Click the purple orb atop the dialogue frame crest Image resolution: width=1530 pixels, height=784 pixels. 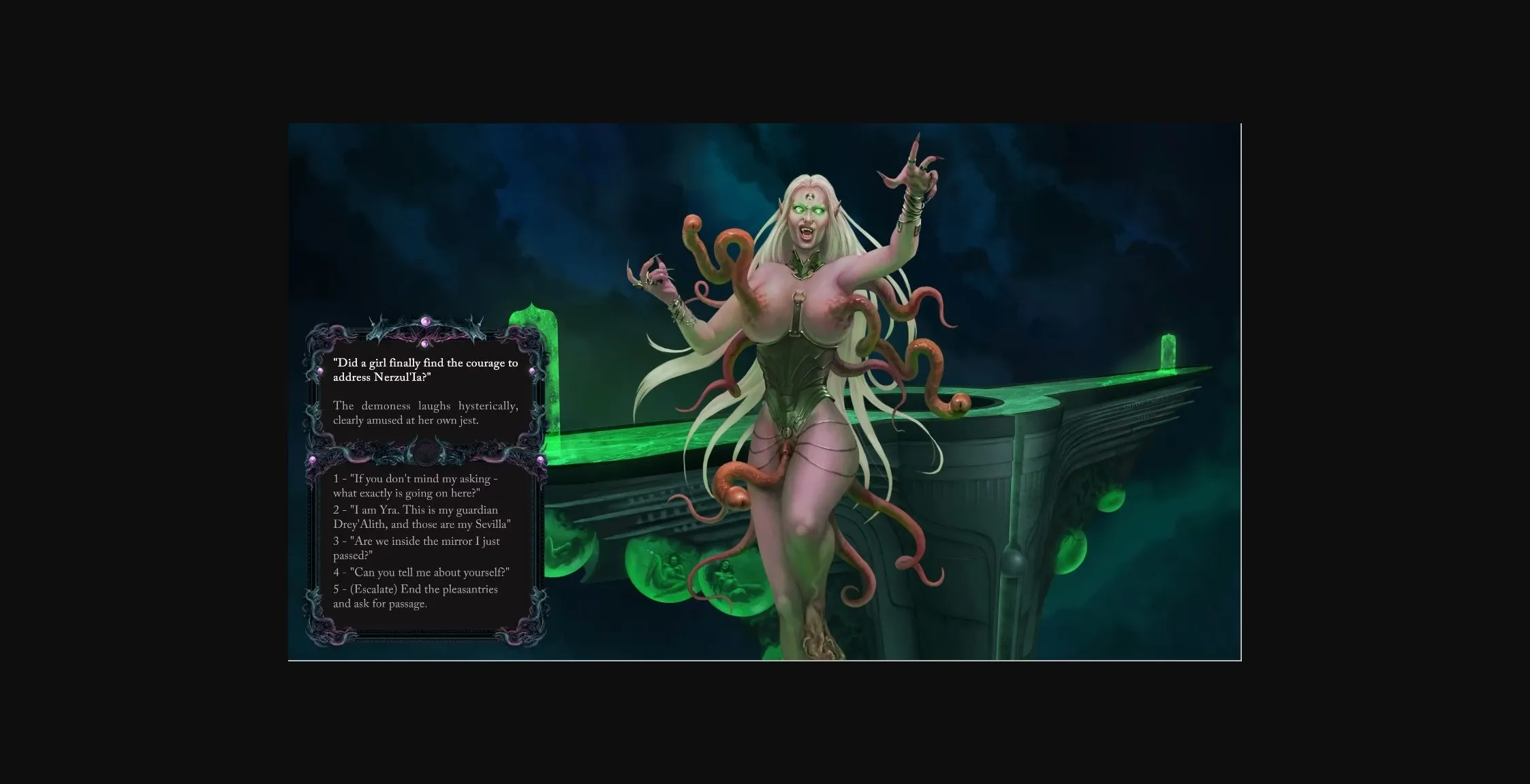[x=425, y=320]
